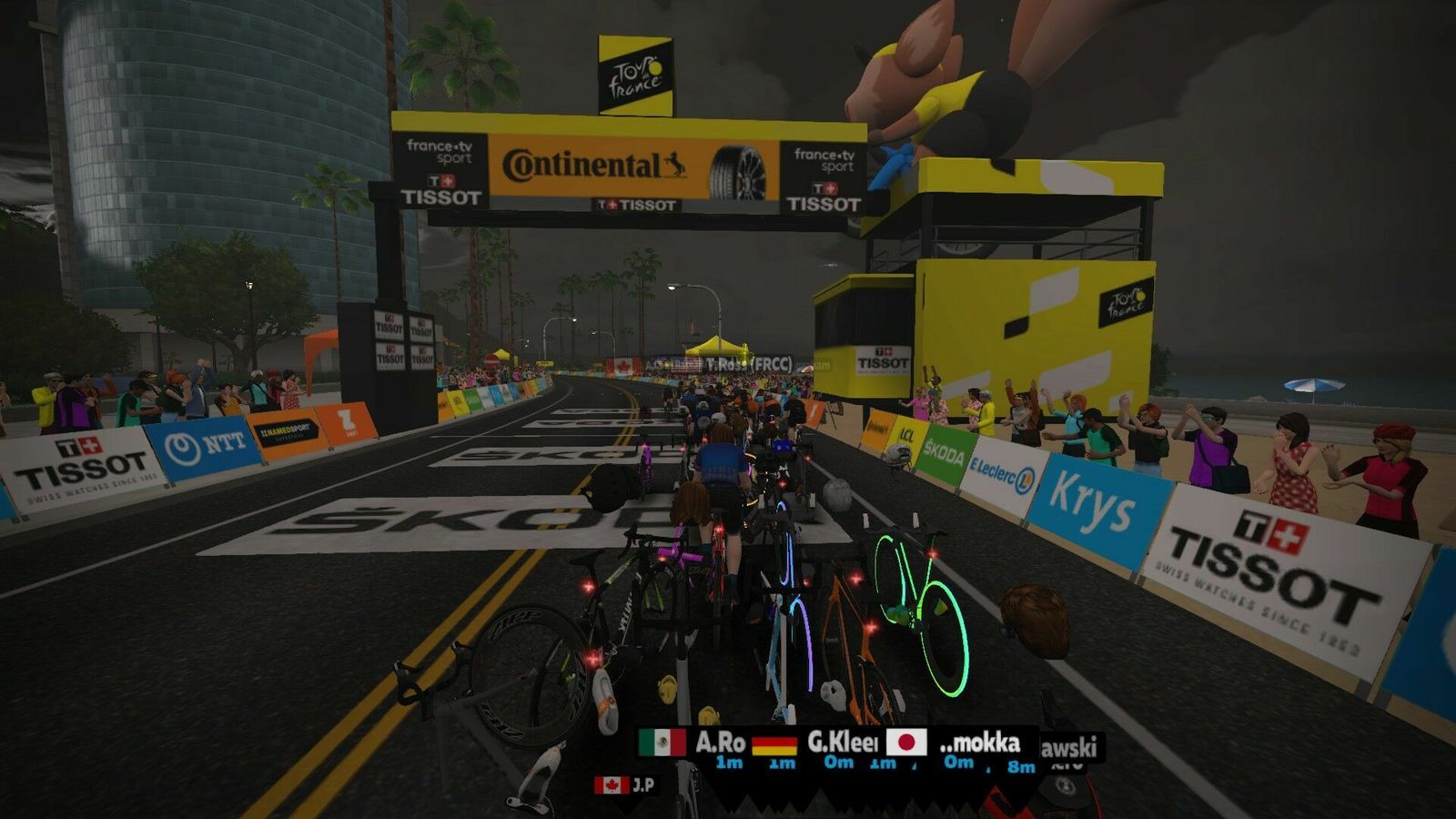The image size is (1456, 819).
Task: Pick the T.Ross (FRCC) rider label
Action: click(746, 364)
